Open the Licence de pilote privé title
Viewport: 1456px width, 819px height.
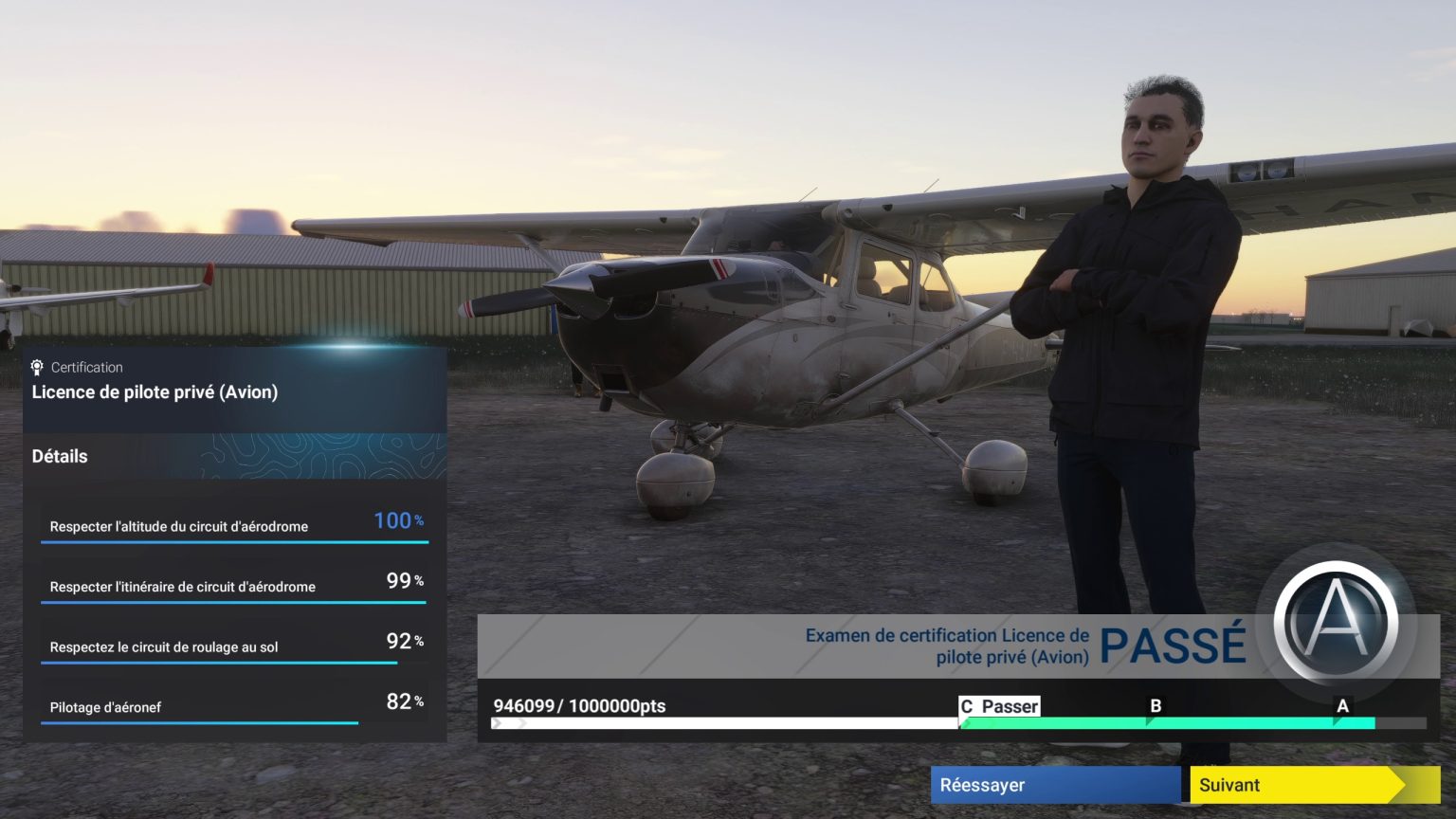pyautogui.click(x=155, y=391)
